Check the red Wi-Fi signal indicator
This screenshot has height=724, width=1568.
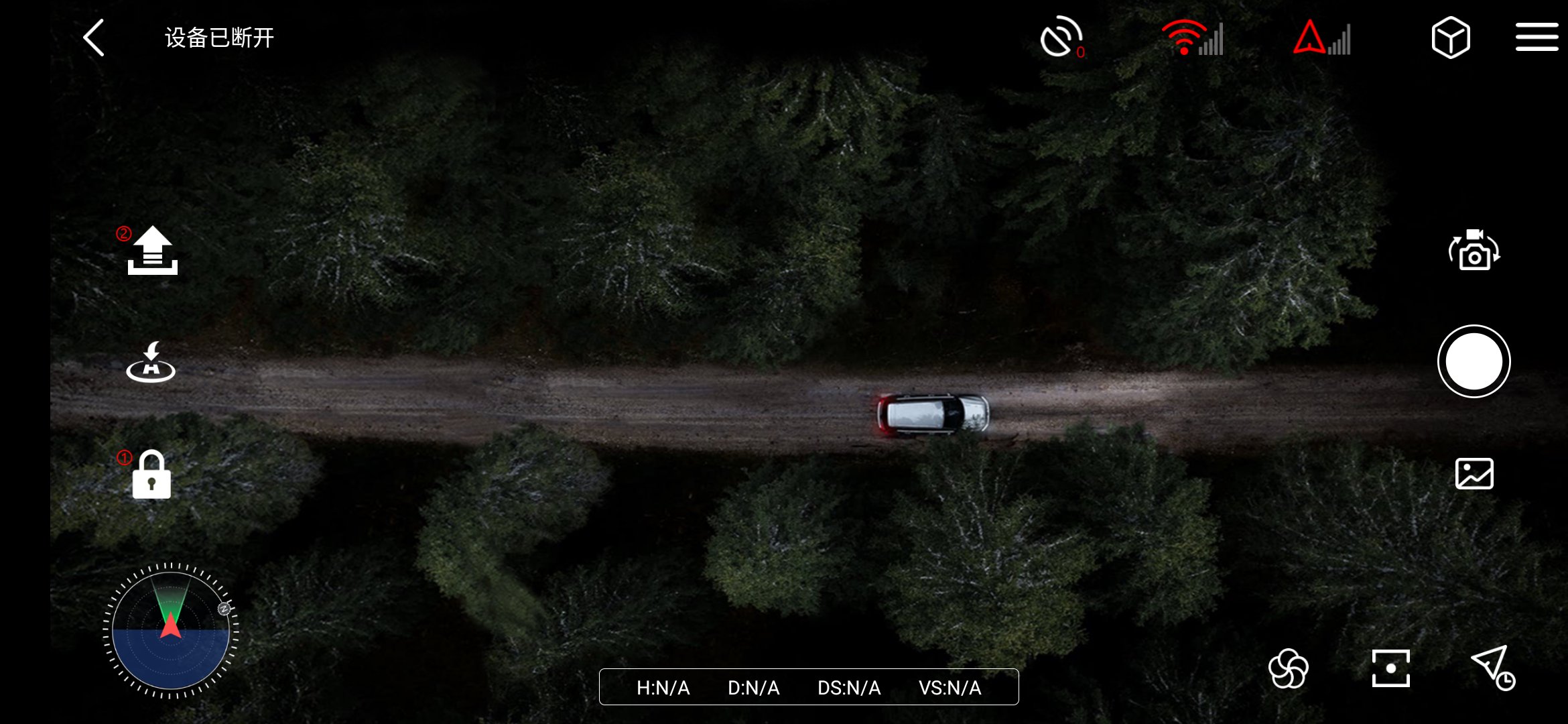point(1192,38)
